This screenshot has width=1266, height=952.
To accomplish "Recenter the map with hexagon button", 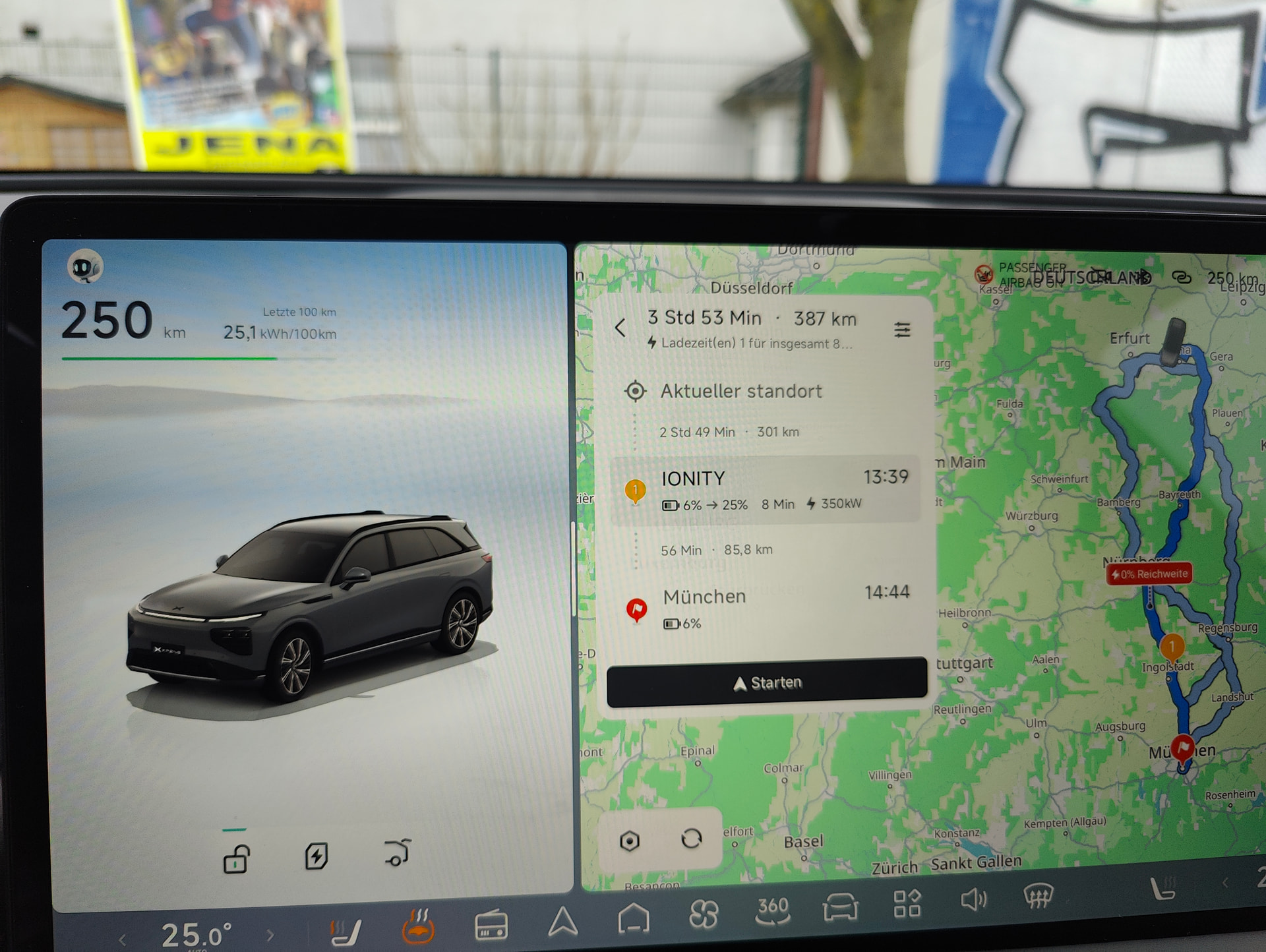I will [x=630, y=841].
